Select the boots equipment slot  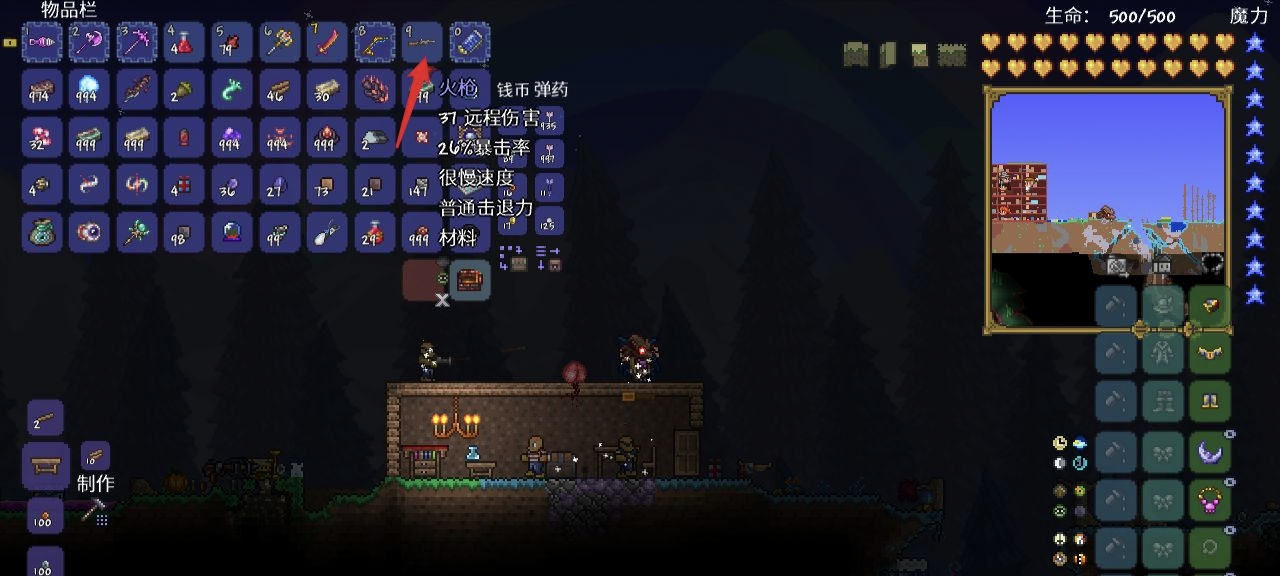[x=1210, y=403]
